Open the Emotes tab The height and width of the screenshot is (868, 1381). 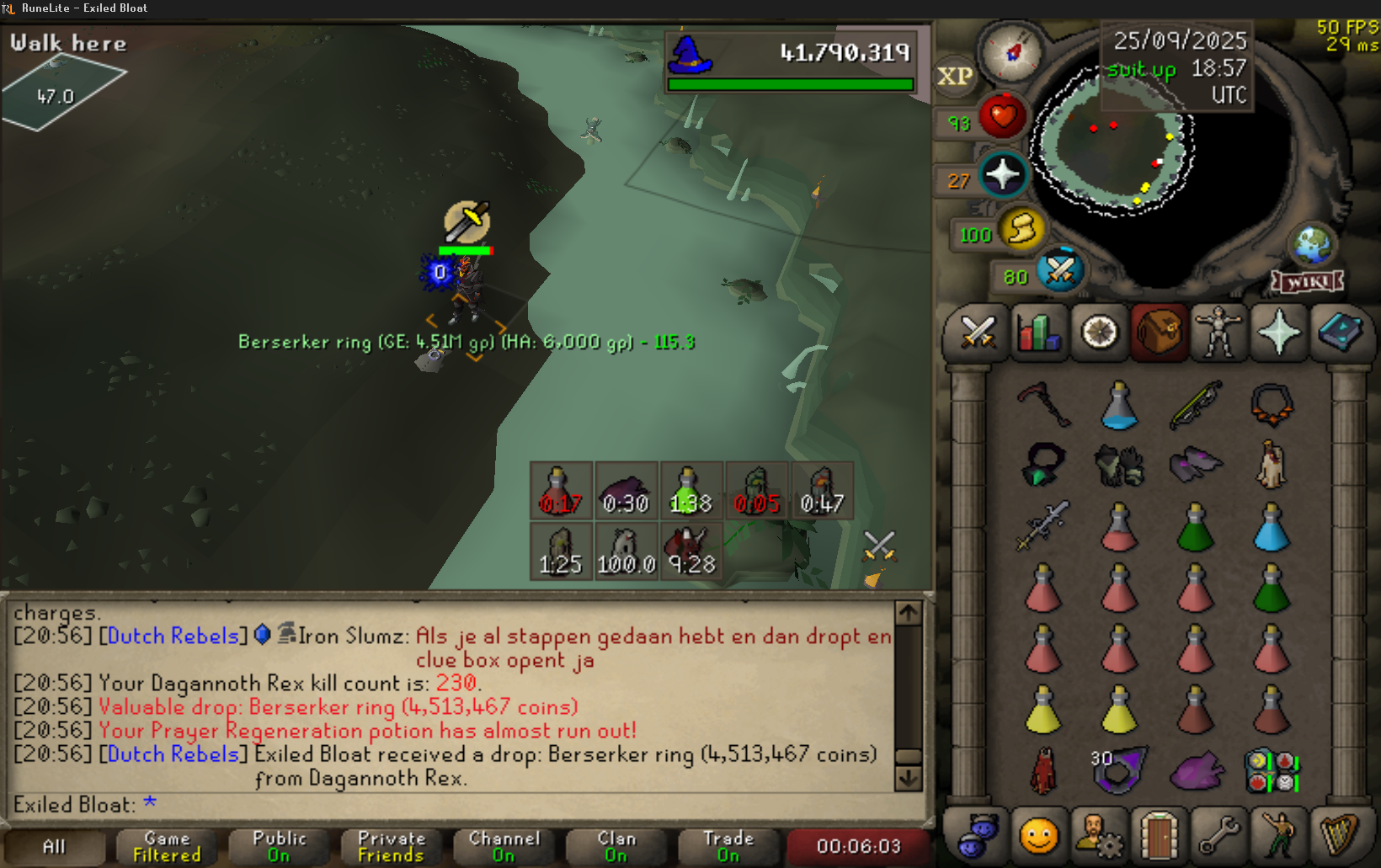(1279, 836)
